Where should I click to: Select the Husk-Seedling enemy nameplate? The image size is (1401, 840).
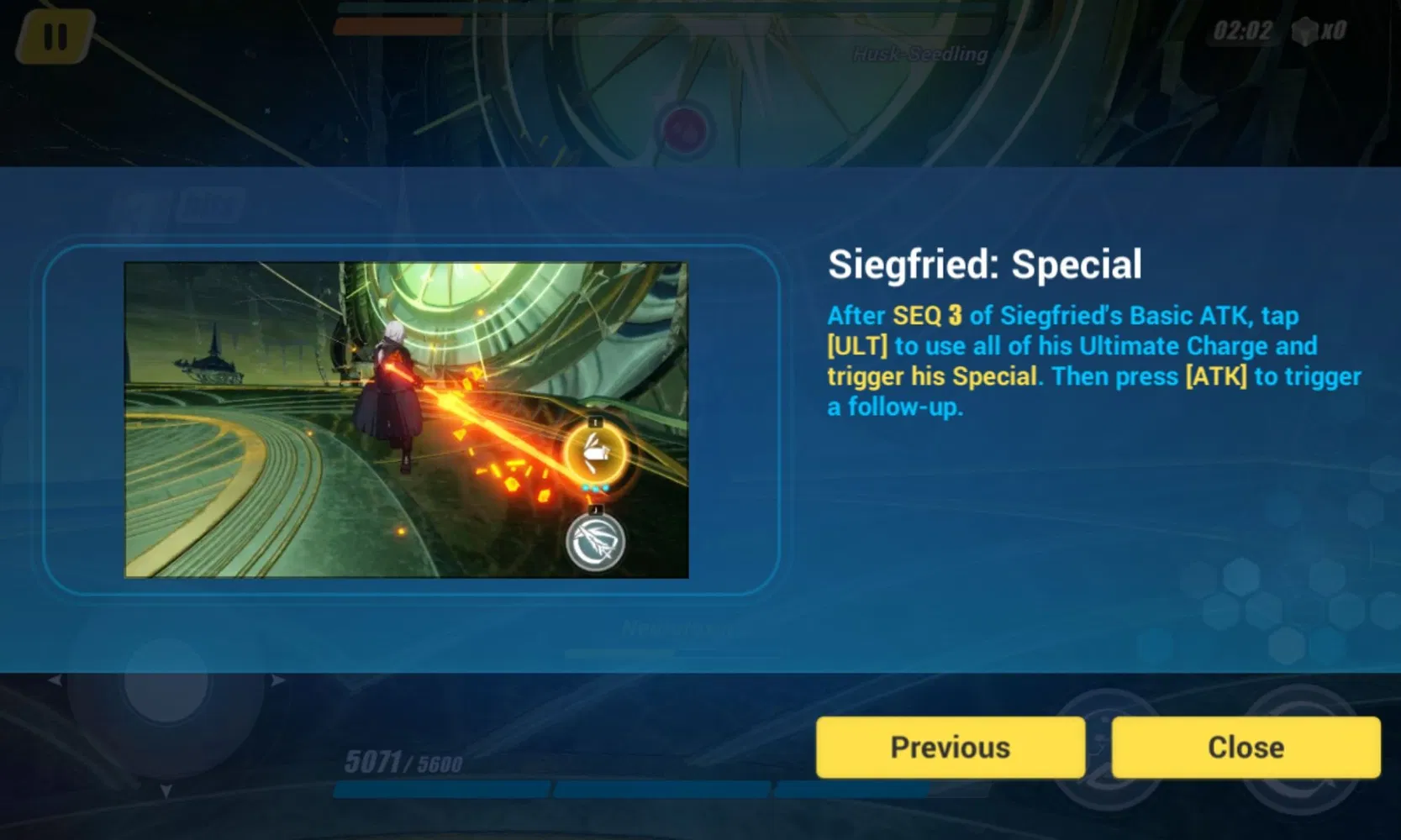coord(919,54)
